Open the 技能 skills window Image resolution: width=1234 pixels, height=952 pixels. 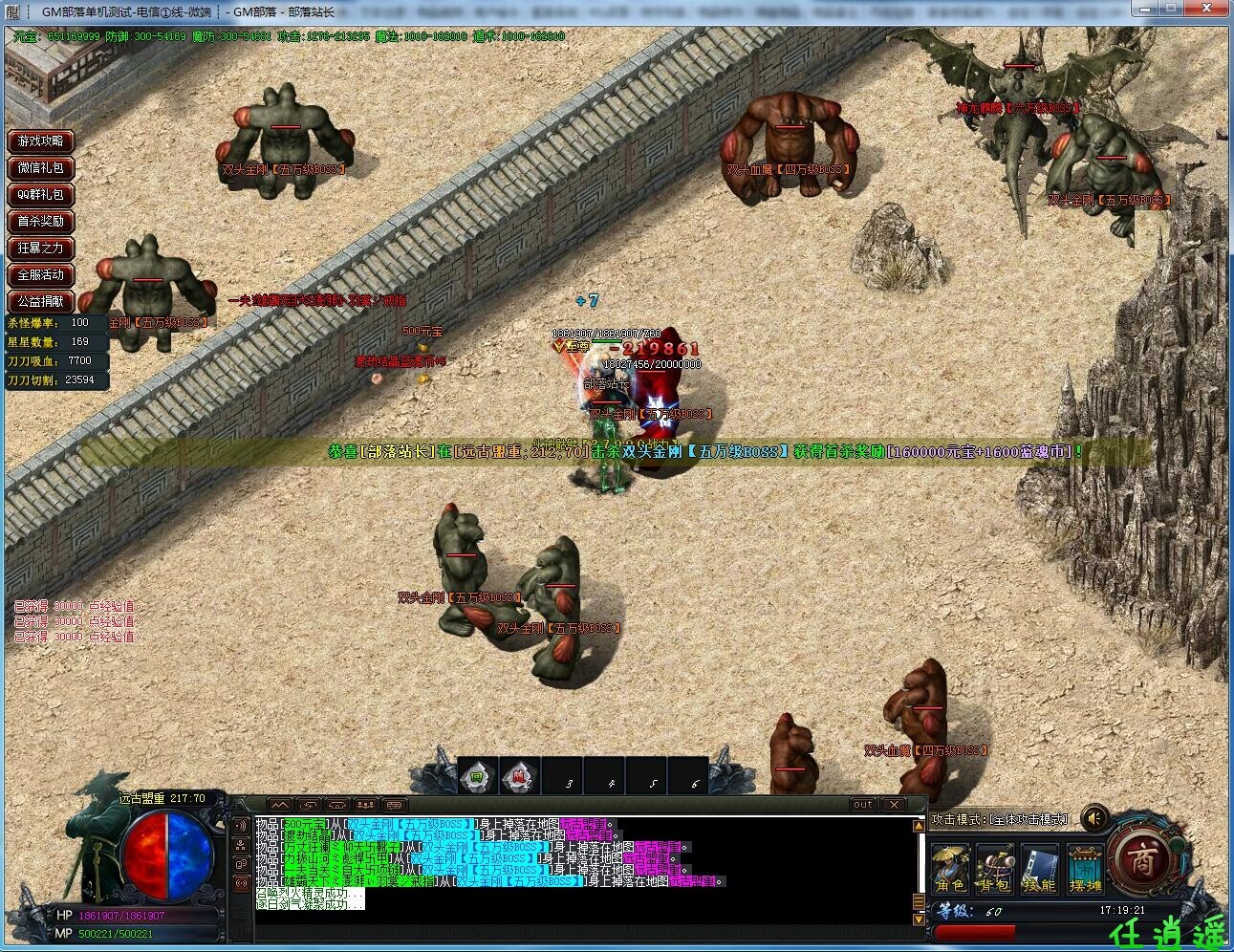[x=1040, y=867]
